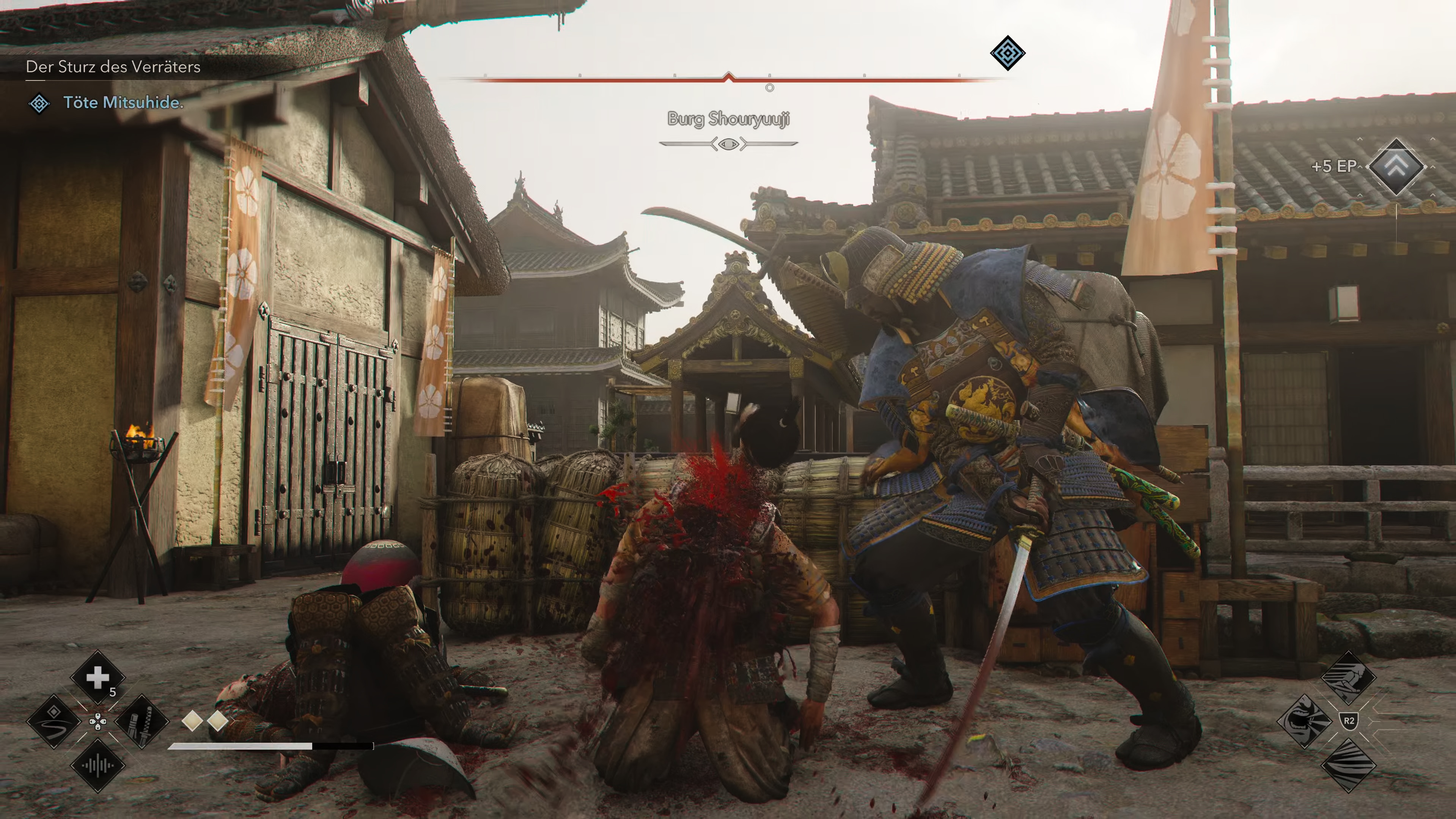Open the Der Sturz des Verräters quest title

point(113,67)
